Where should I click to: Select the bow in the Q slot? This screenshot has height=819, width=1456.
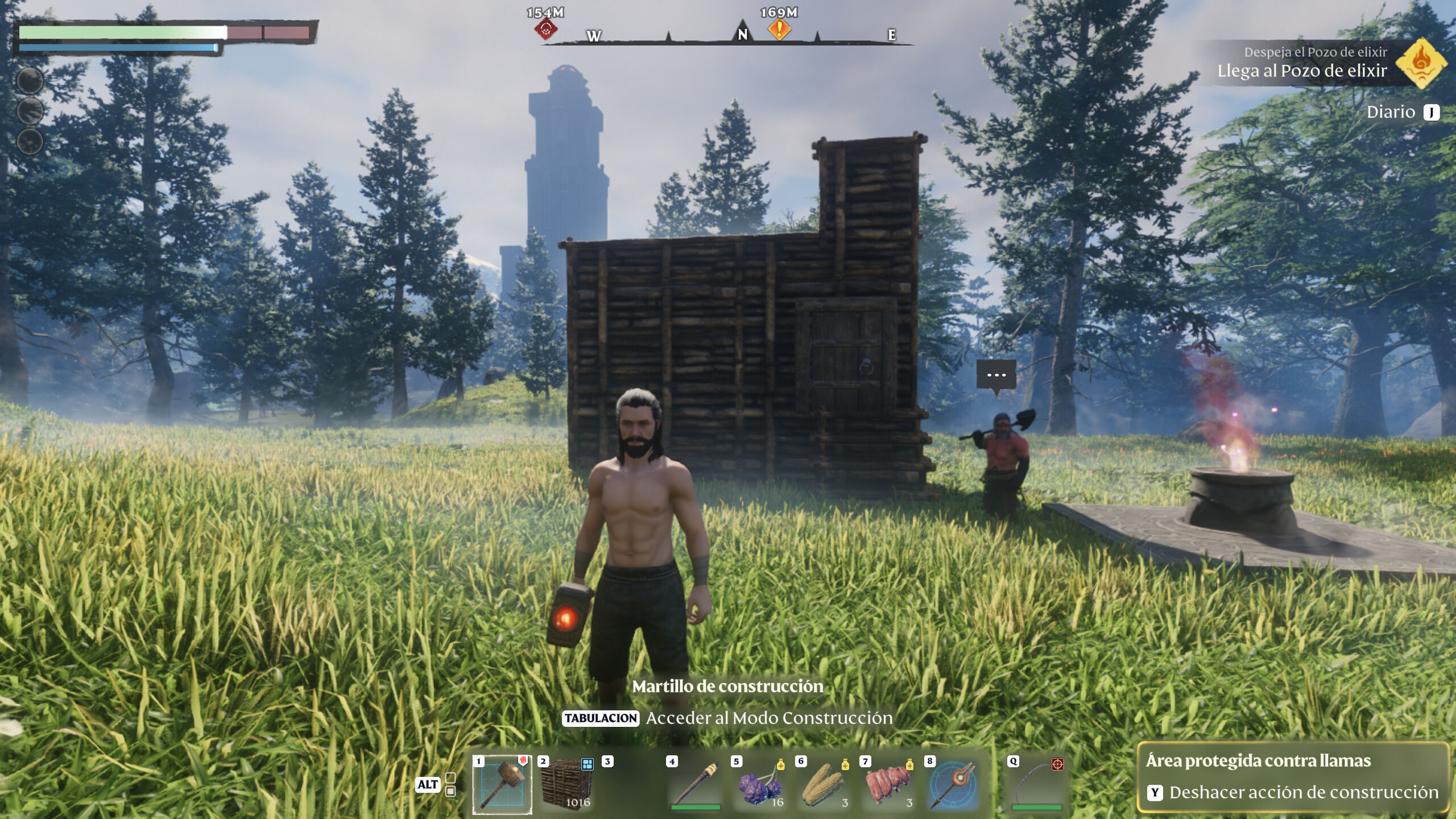pyautogui.click(x=1036, y=785)
